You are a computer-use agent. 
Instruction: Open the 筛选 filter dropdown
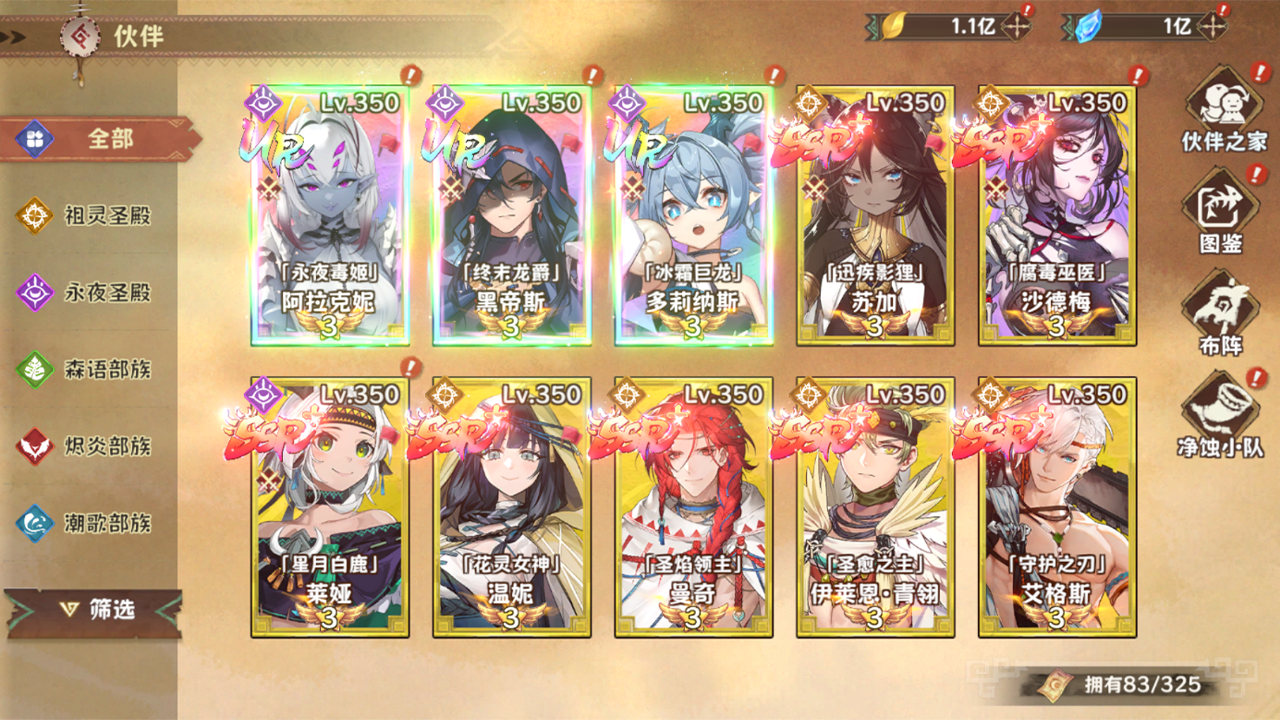click(x=95, y=609)
